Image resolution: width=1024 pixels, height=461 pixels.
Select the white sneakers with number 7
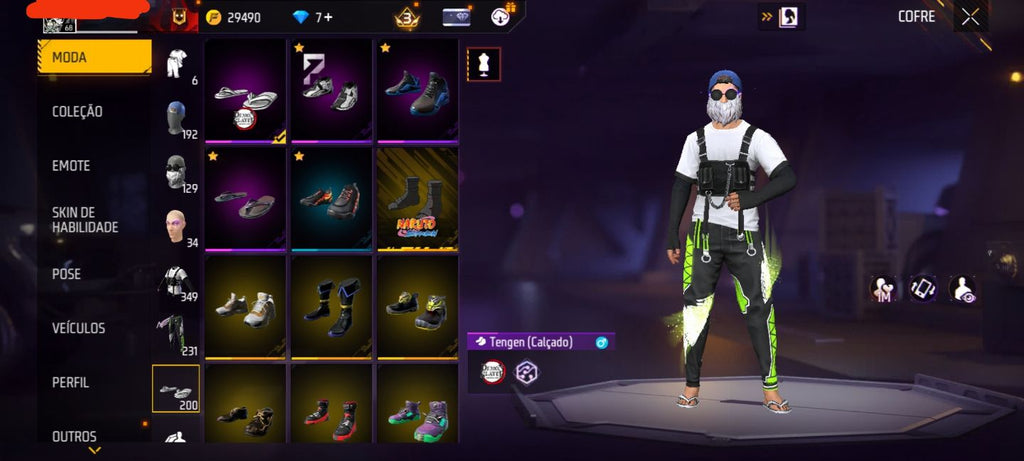(331, 91)
